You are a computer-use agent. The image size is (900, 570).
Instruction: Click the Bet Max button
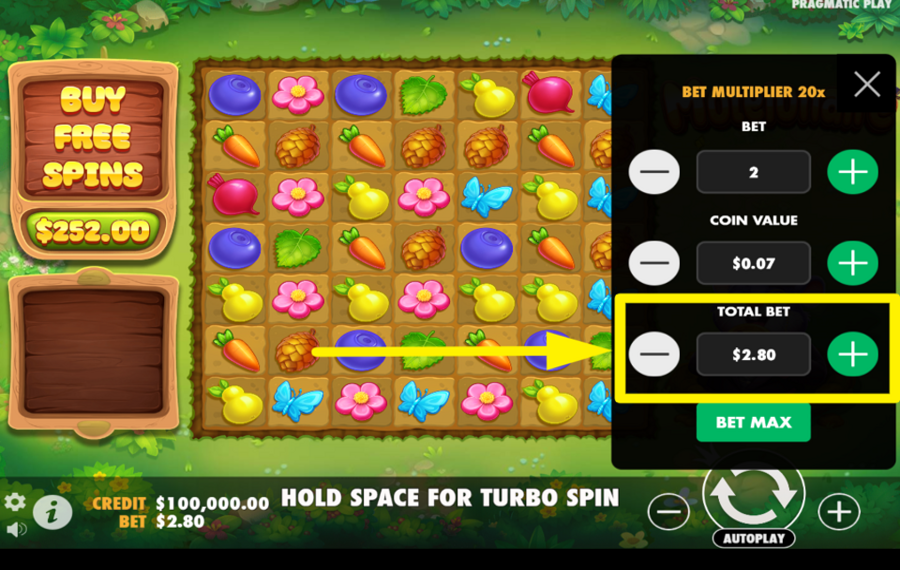tap(753, 422)
